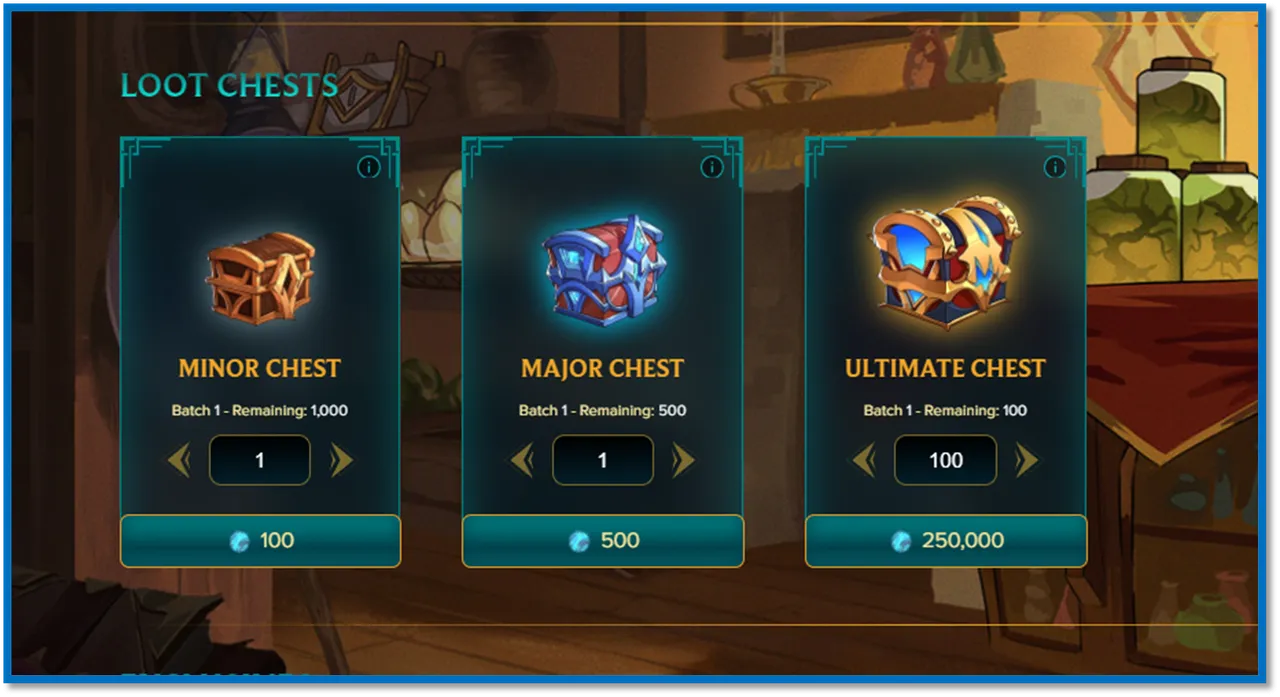Click the Ultimate Chest quantity field
This screenshot has width=1280, height=697.
pos(945,460)
